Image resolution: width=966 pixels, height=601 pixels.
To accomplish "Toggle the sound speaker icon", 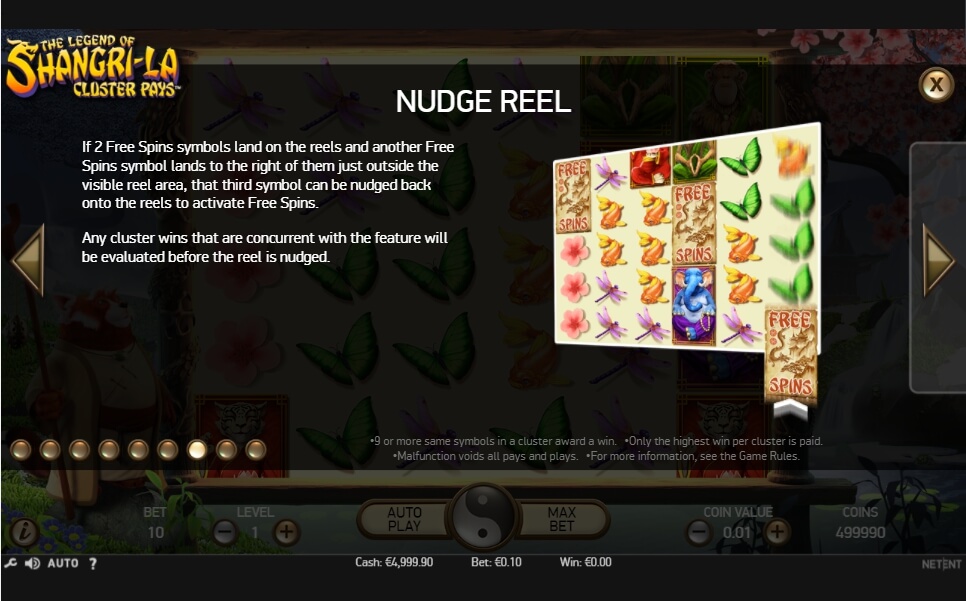I will point(32,563).
